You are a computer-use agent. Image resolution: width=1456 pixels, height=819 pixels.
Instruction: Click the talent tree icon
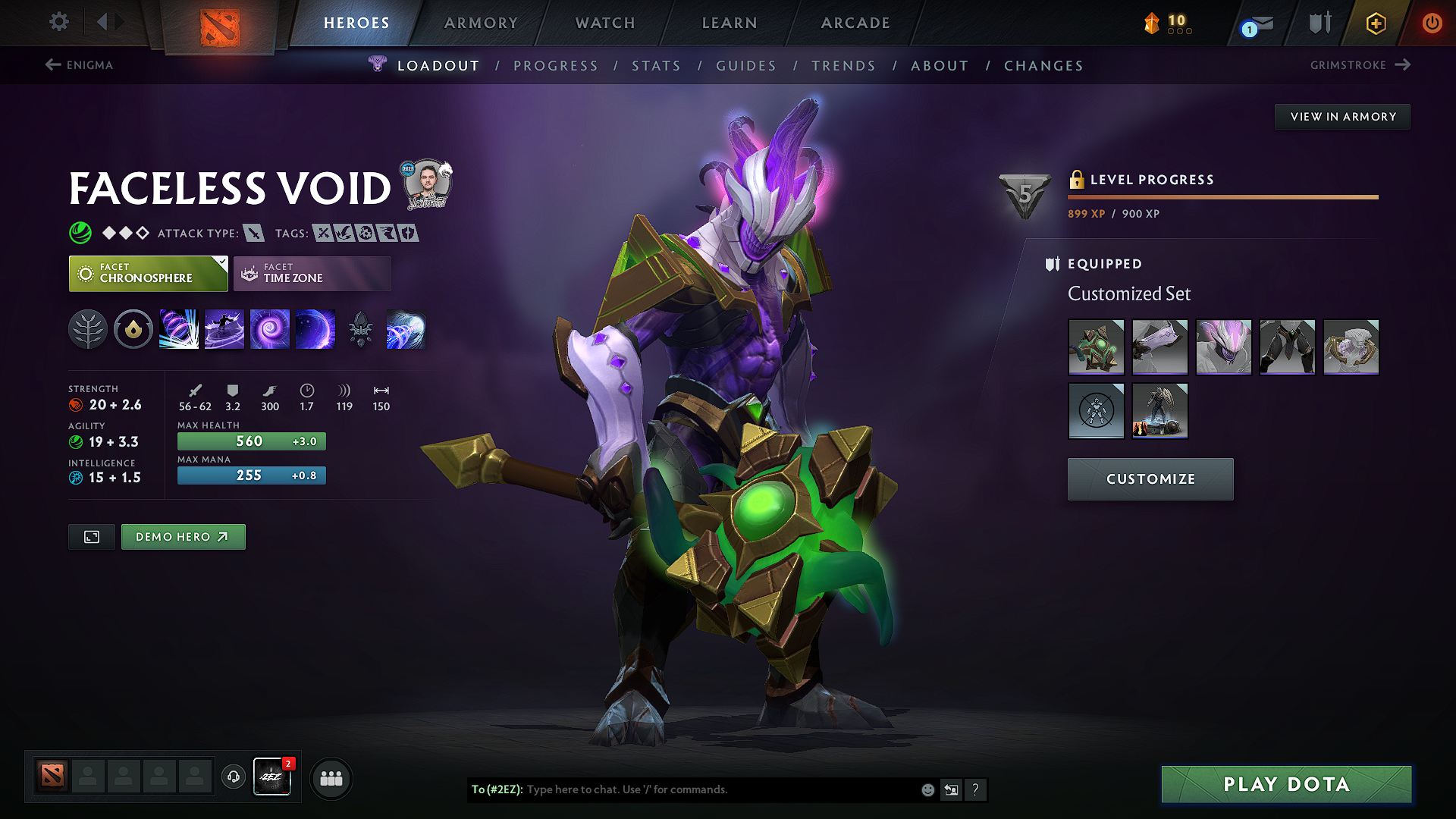click(89, 329)
